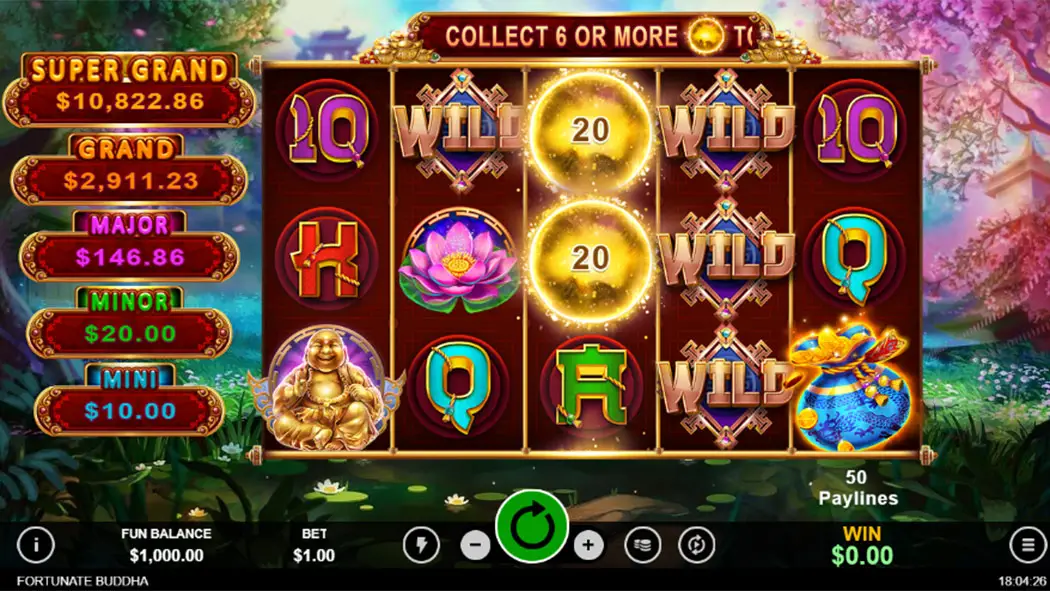Viewport: 1050px width, 591px height.
Task: Open the coin stack bet options
Action: point(643,545)
